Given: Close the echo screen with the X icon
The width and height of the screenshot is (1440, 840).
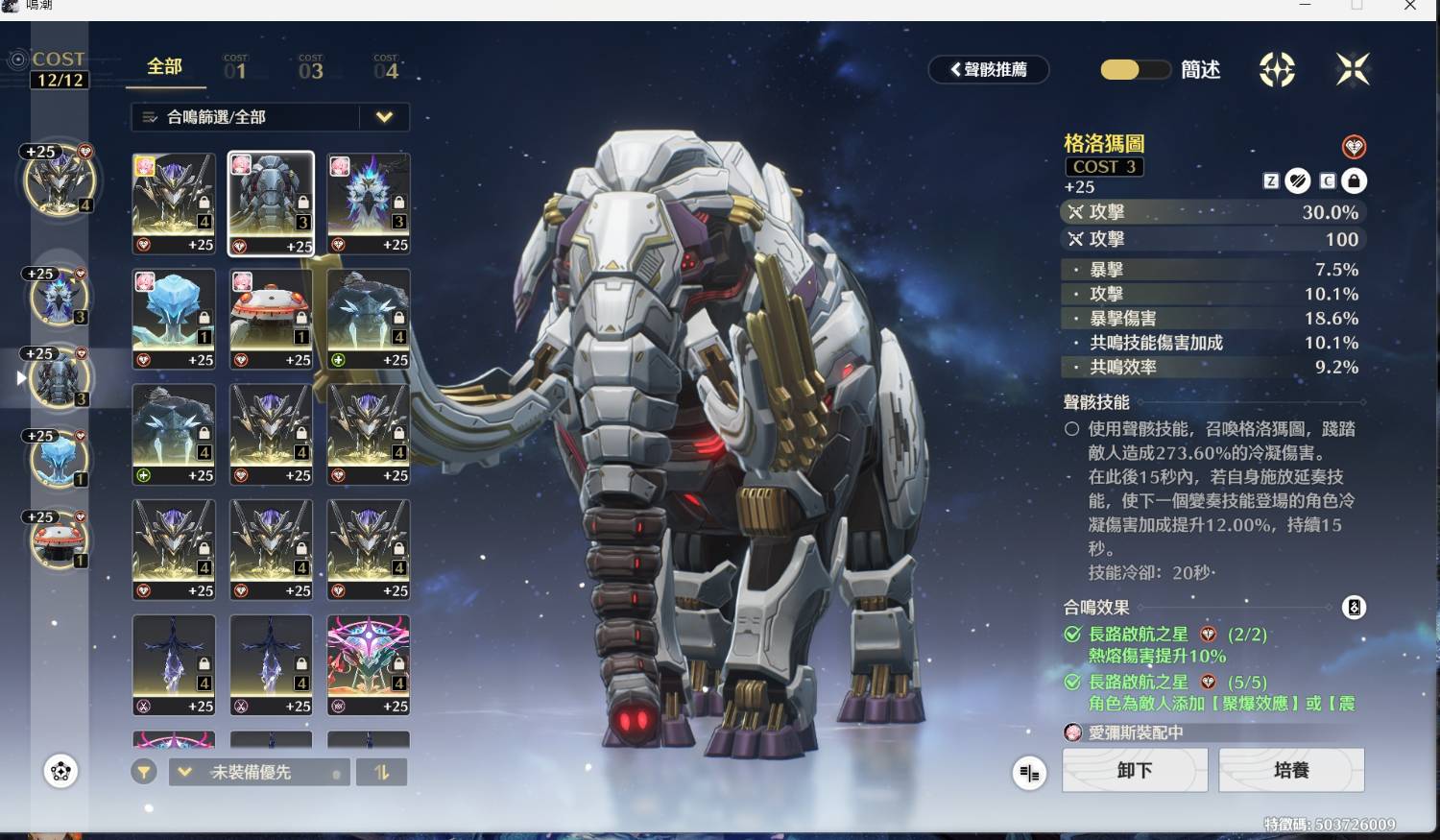Looking at the screenshot, I should [1352, 69].
